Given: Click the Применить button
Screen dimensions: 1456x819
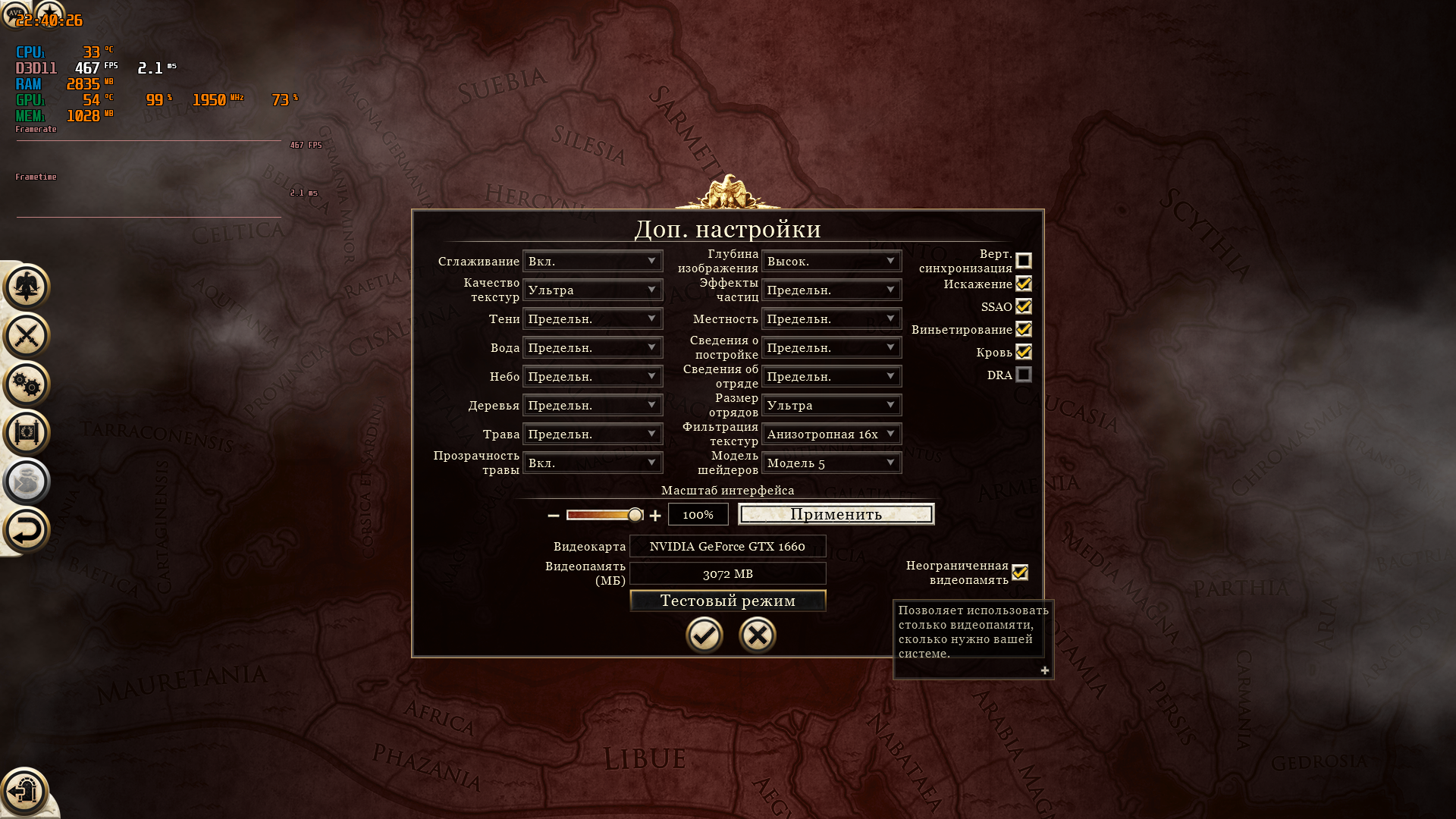Looking at the screenshot, I should point(836,514).
